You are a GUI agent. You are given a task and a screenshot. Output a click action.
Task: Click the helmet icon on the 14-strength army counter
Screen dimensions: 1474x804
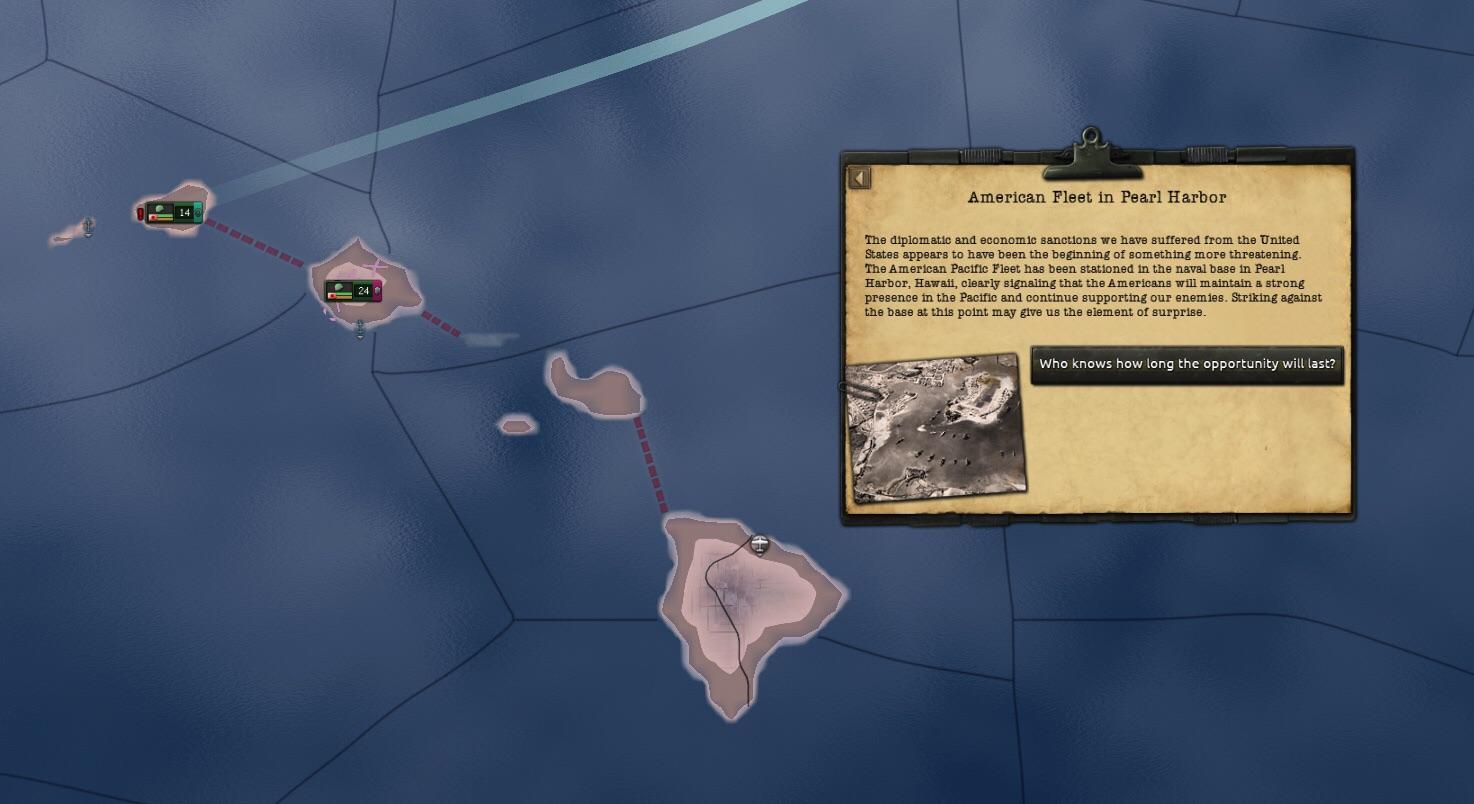(160, 210)
